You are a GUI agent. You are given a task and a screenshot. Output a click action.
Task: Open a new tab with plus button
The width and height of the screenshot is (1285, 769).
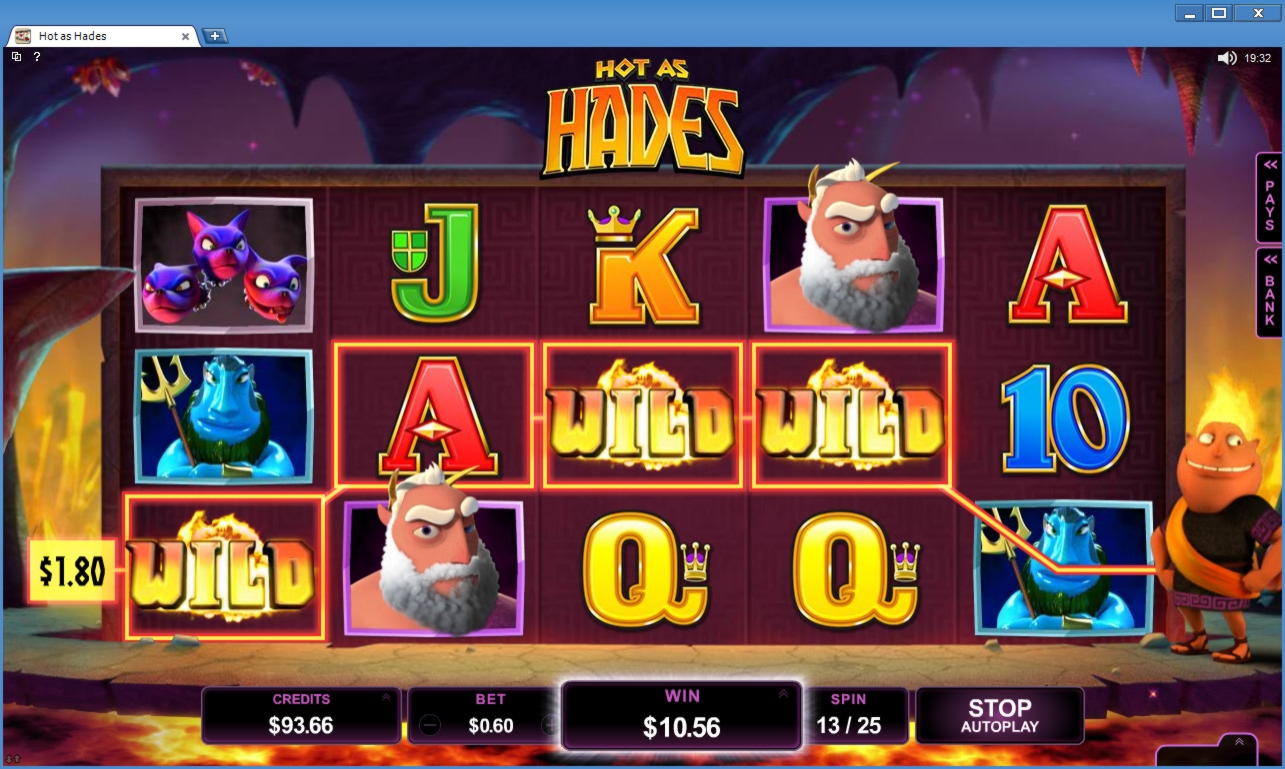pyautogui.click(x=215, y=36)
